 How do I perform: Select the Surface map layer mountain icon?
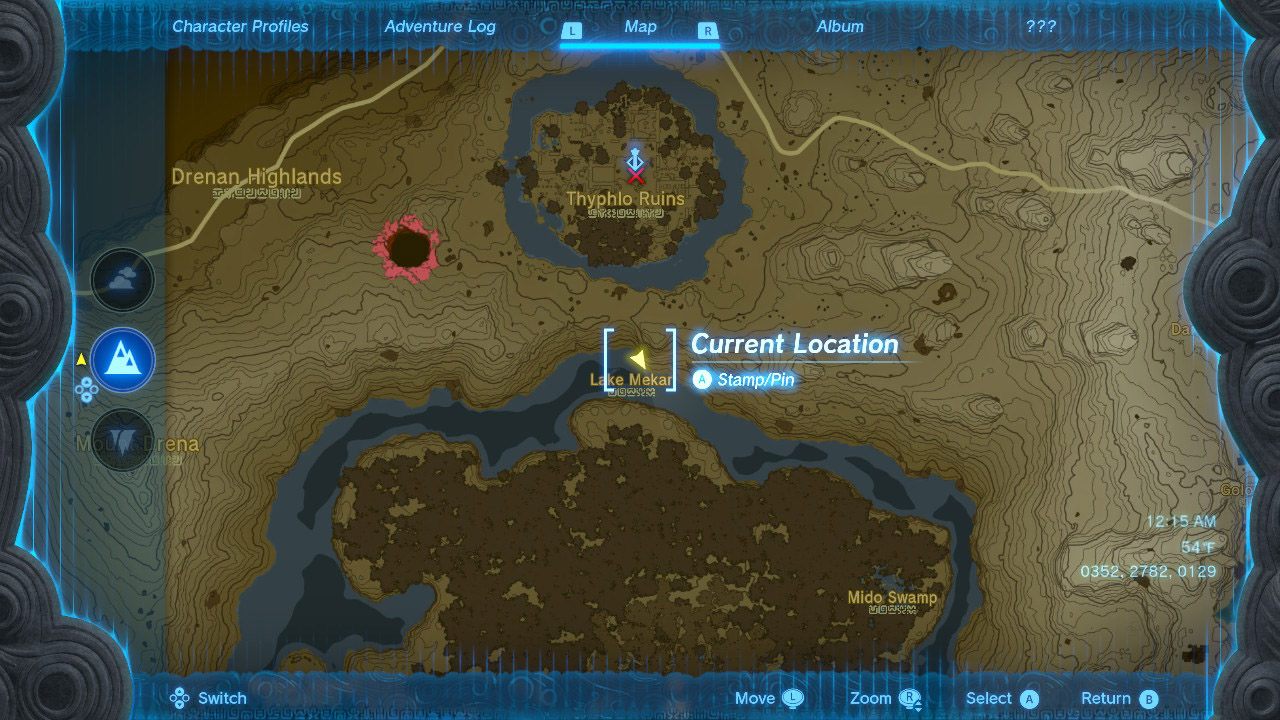(x=122, y=360)
